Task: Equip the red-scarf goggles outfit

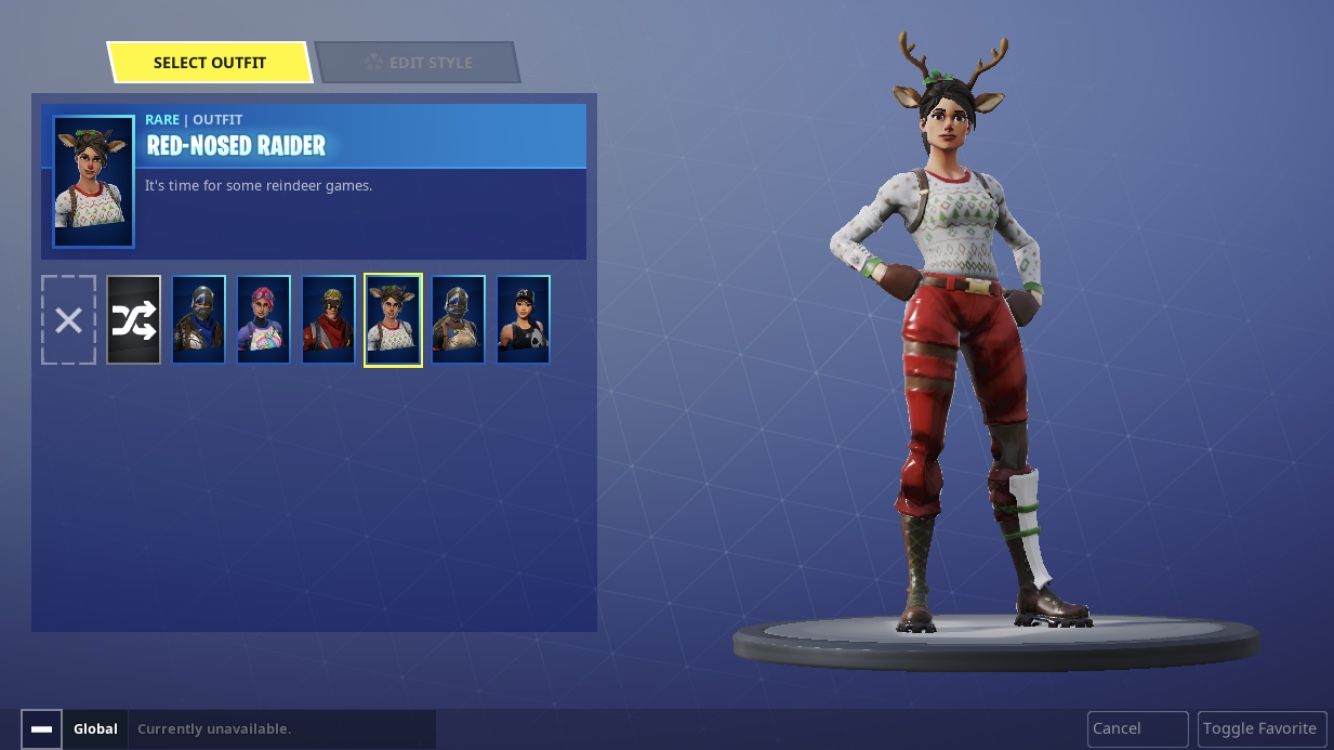Action: 329,320
